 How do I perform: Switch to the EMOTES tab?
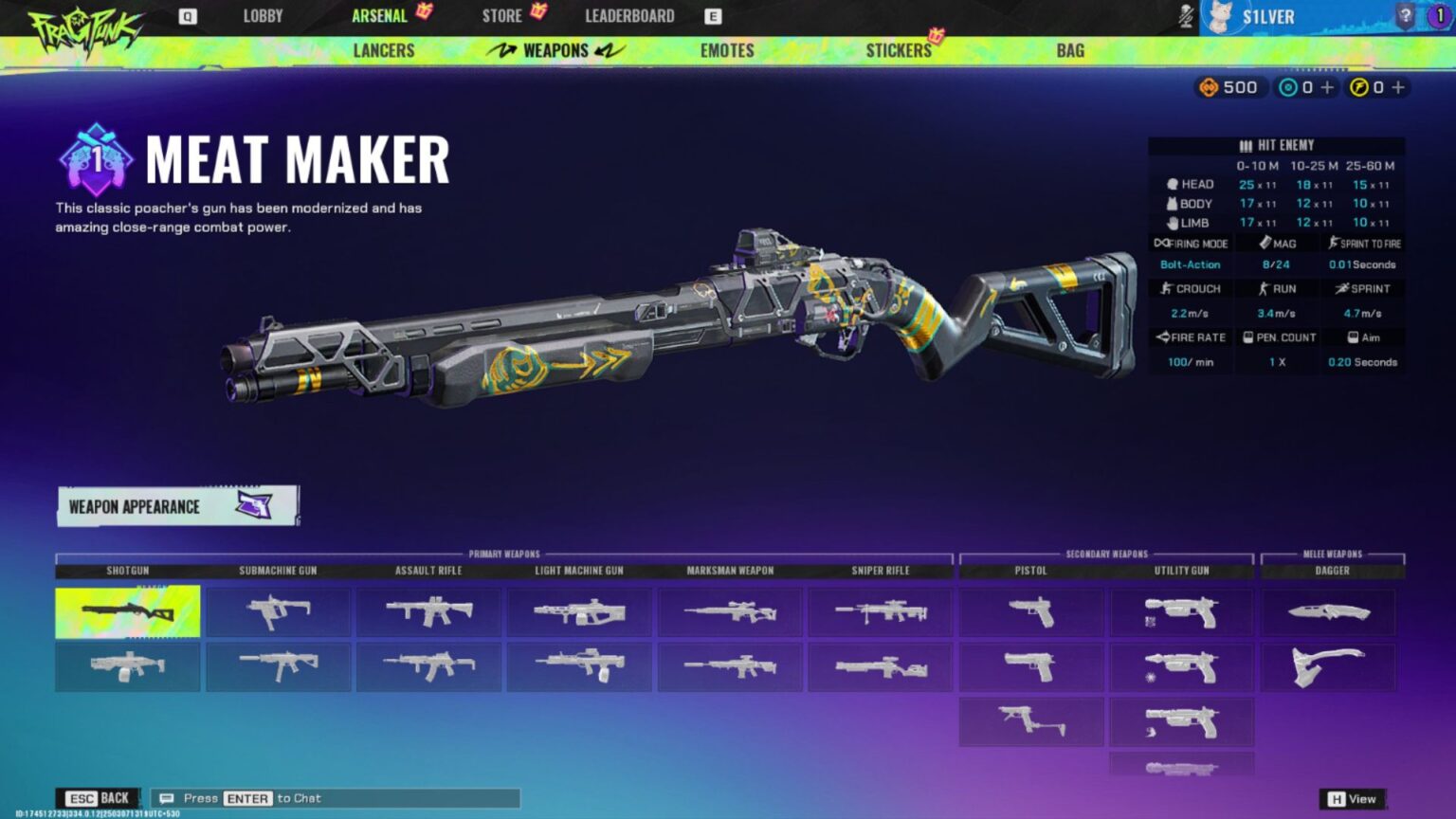[726, 50]
